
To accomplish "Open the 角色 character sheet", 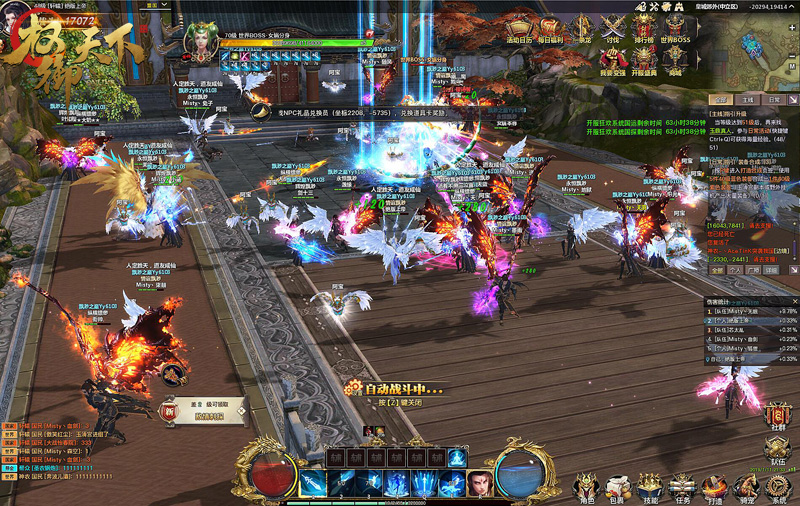I will [x=585, y=487].
